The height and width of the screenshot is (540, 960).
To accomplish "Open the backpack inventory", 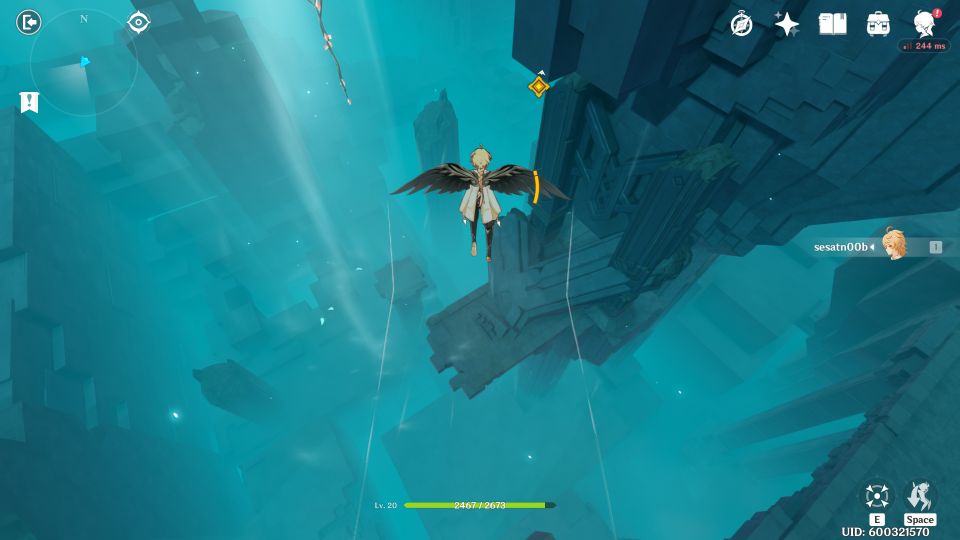I will pos(878,24).
